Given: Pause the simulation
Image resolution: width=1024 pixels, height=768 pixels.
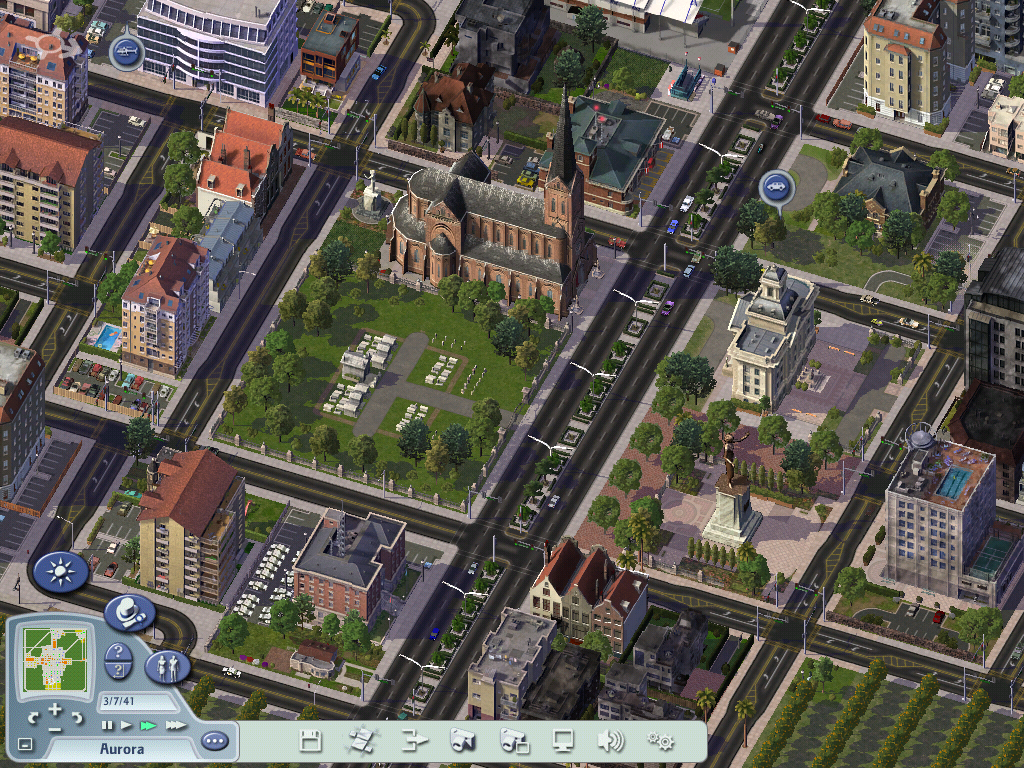Looking at the screenshot, I should tap(105, 725).
